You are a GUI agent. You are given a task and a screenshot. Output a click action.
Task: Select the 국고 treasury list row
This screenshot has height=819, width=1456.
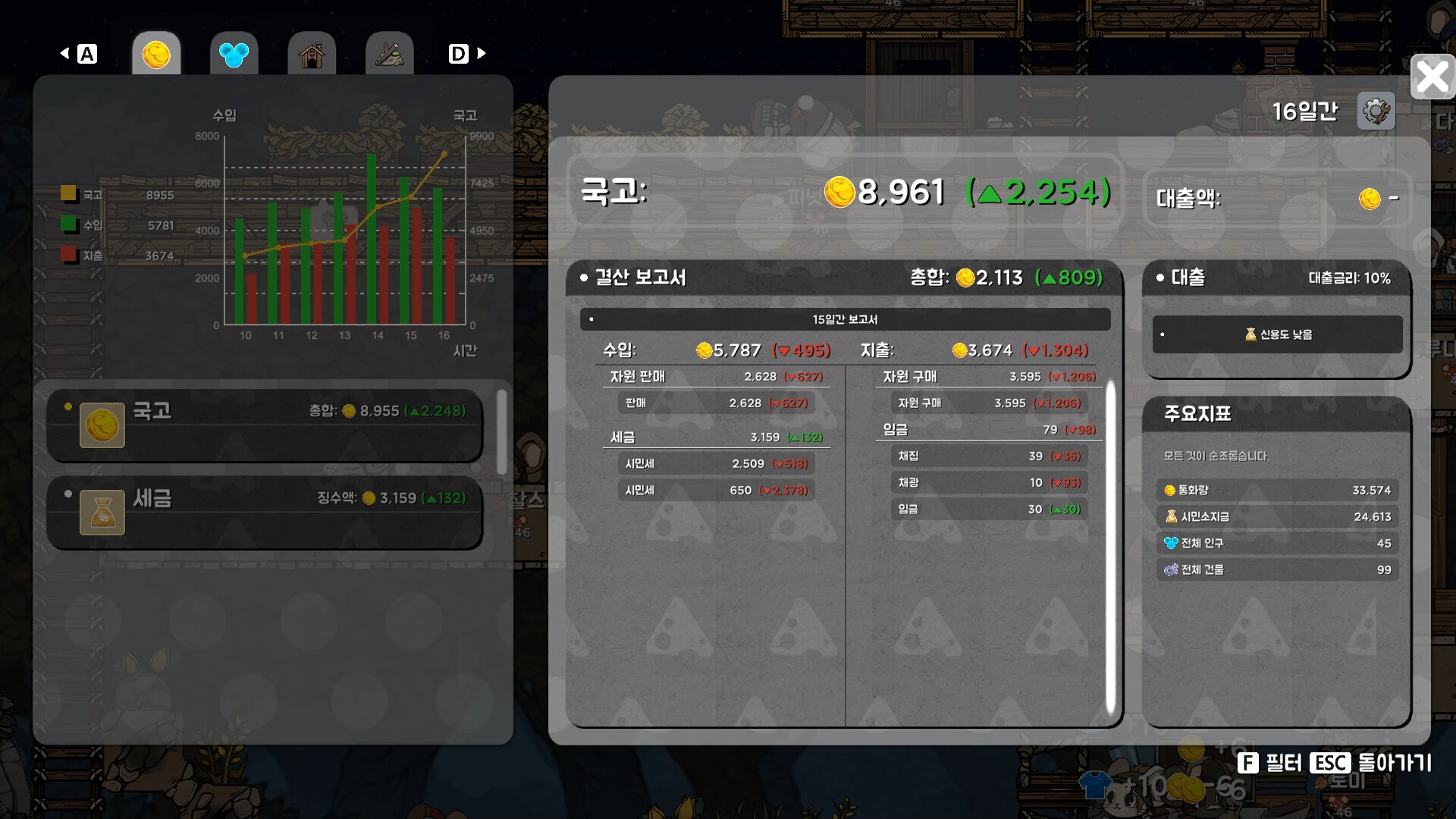[265, 425]
